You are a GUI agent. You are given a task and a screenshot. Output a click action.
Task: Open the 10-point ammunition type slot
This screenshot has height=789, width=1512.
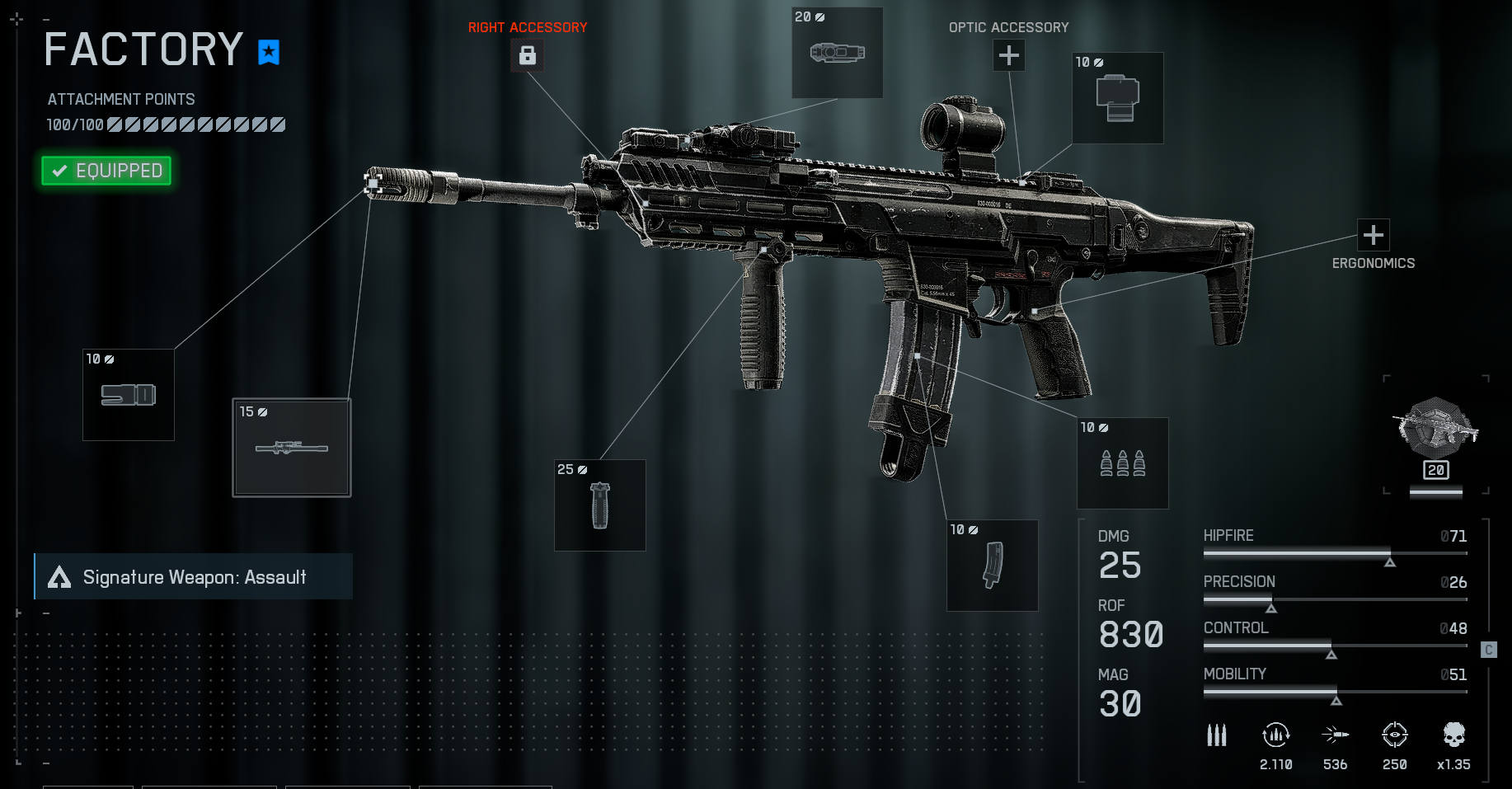click(x=1122, y=463)
